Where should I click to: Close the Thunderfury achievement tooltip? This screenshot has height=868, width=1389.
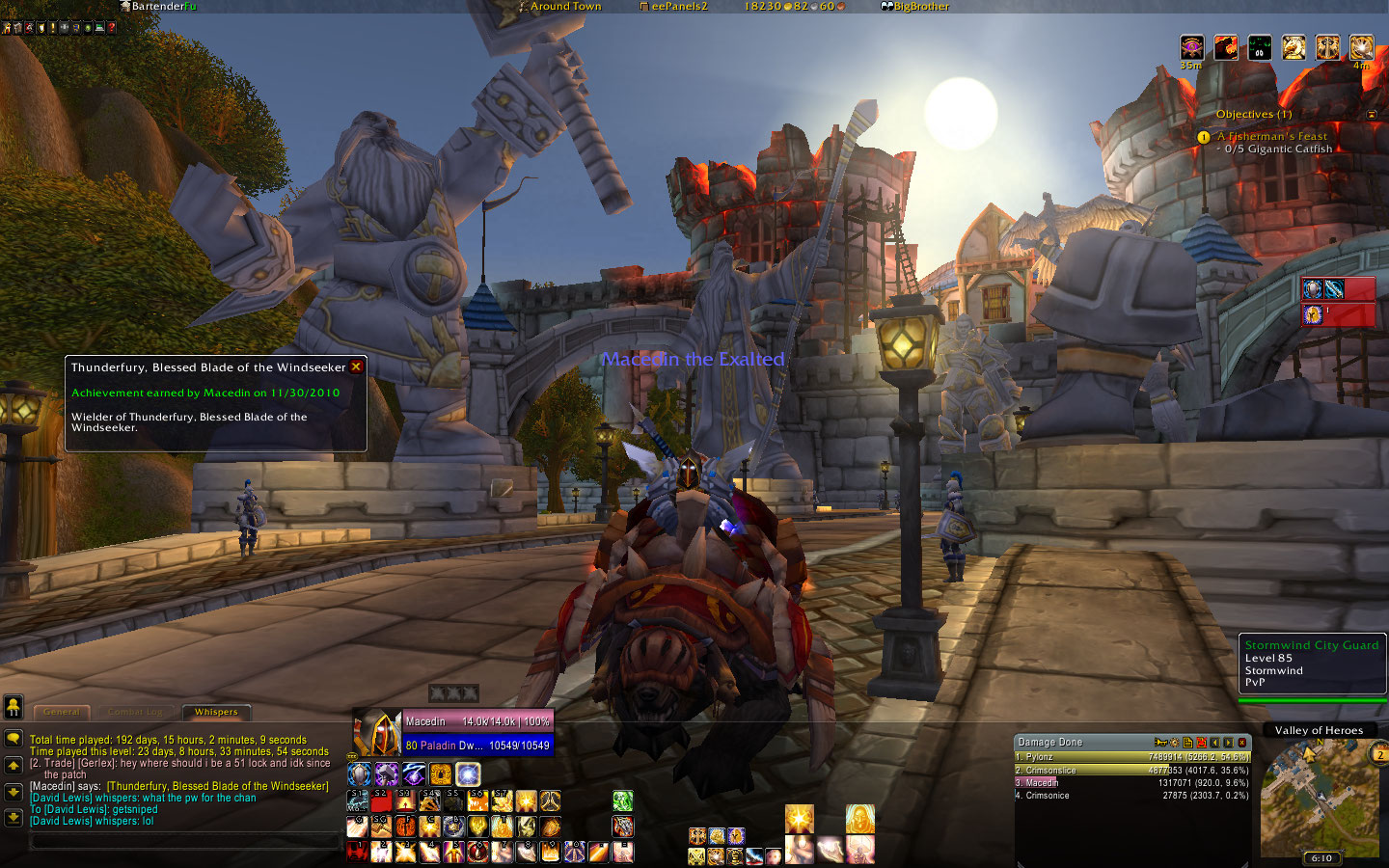coord(356,366)
